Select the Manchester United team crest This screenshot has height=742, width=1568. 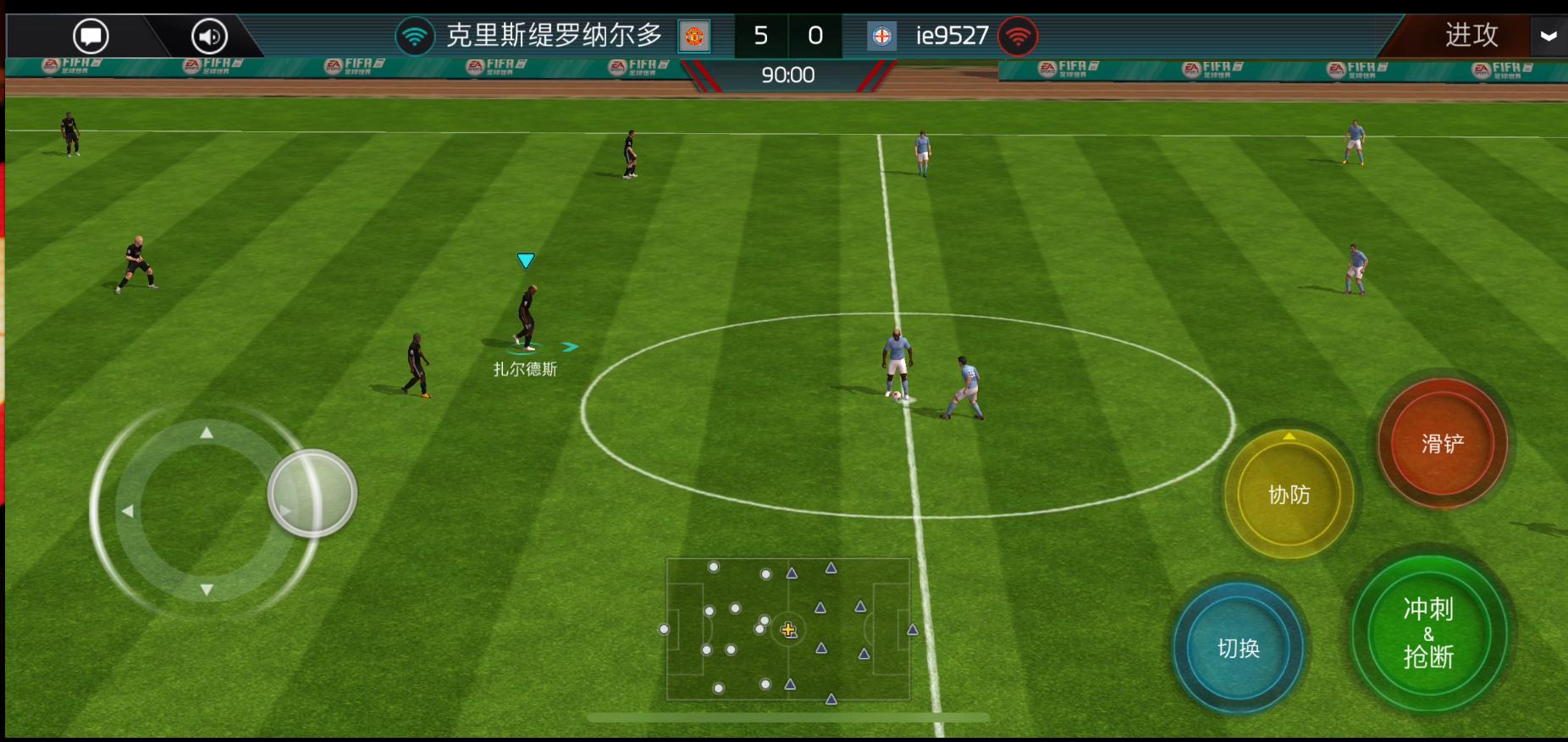point(694,36)
